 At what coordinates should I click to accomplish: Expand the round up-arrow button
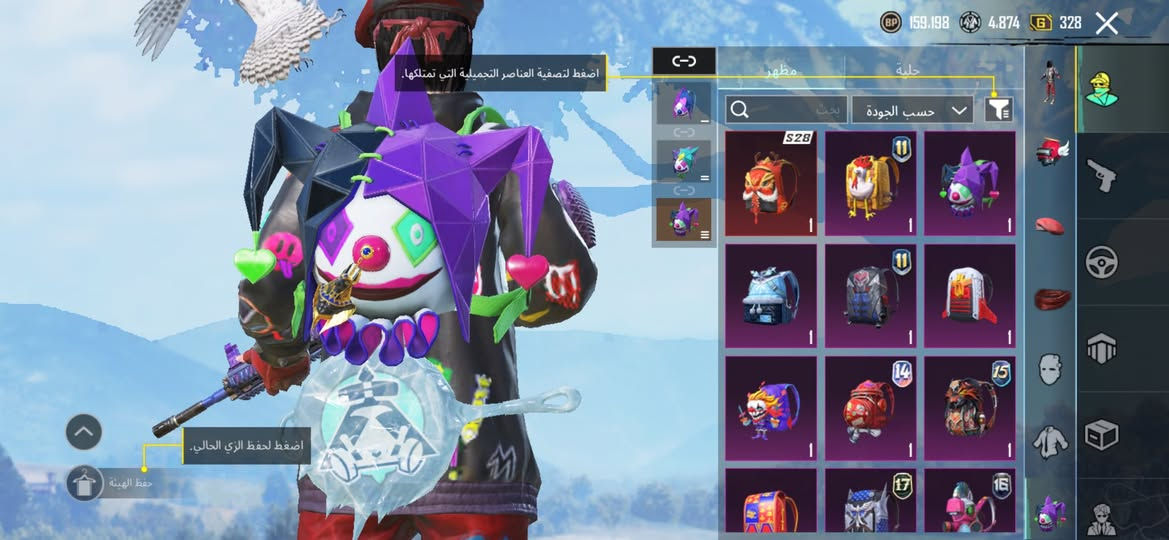(x=84, y=432)
